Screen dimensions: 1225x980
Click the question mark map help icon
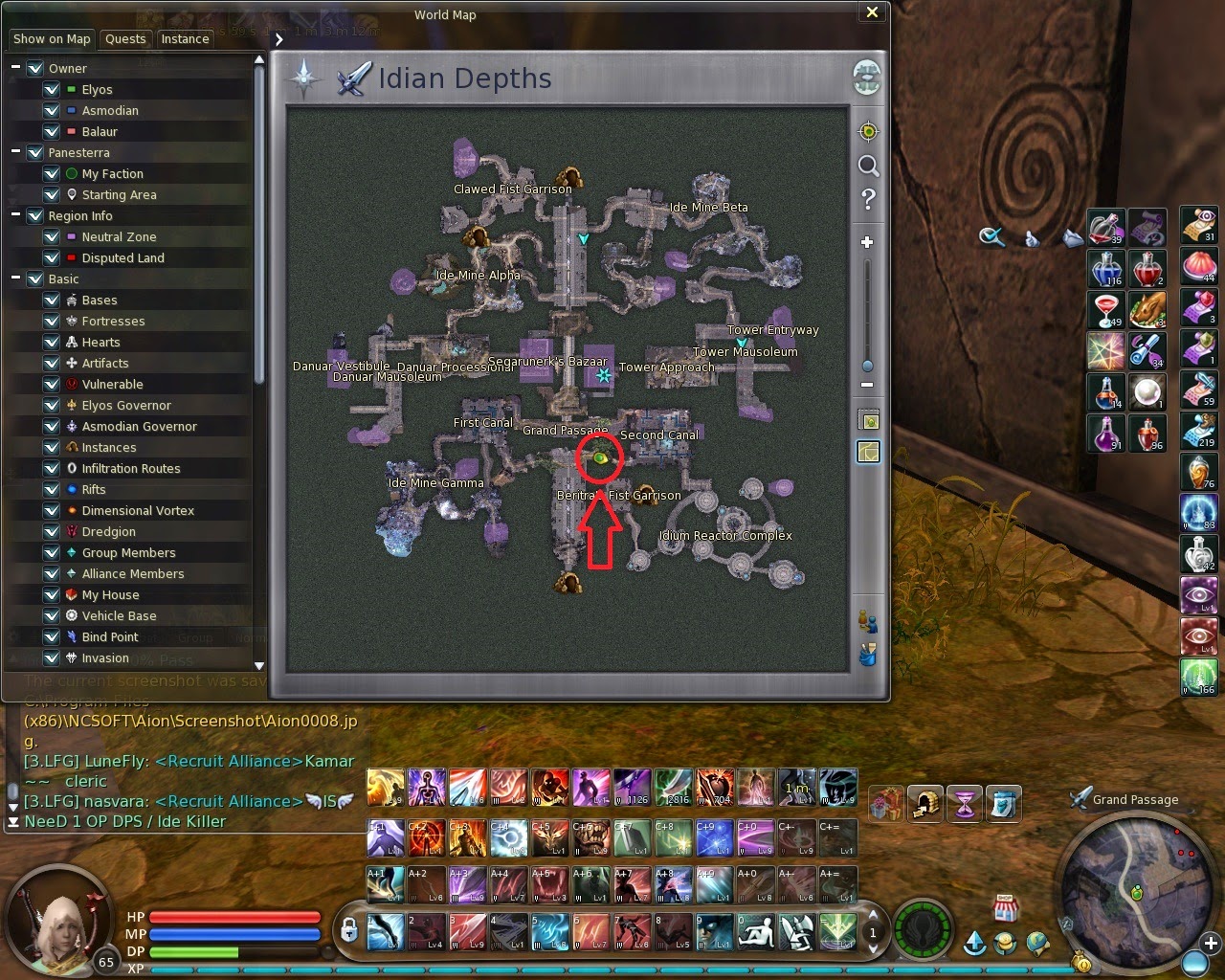(867, 200)
